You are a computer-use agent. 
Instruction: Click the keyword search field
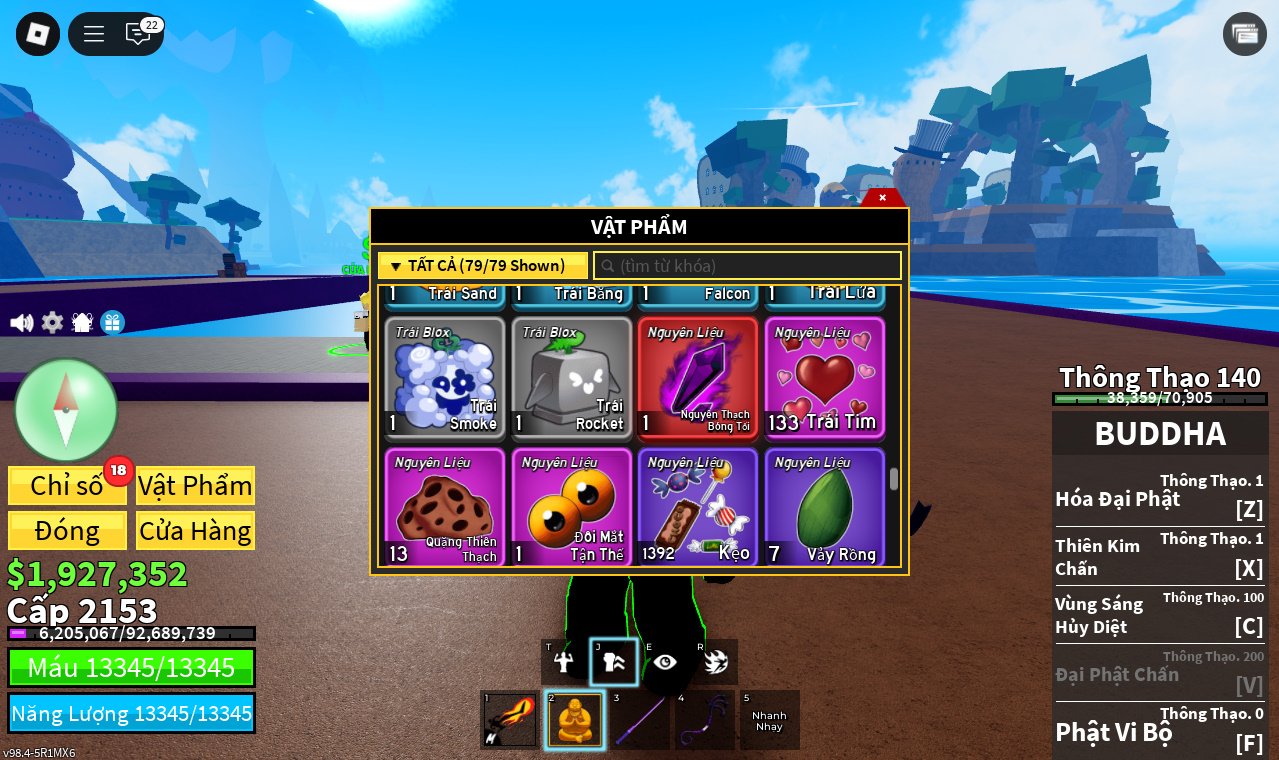pyautogui.click(x=748, y=266)
